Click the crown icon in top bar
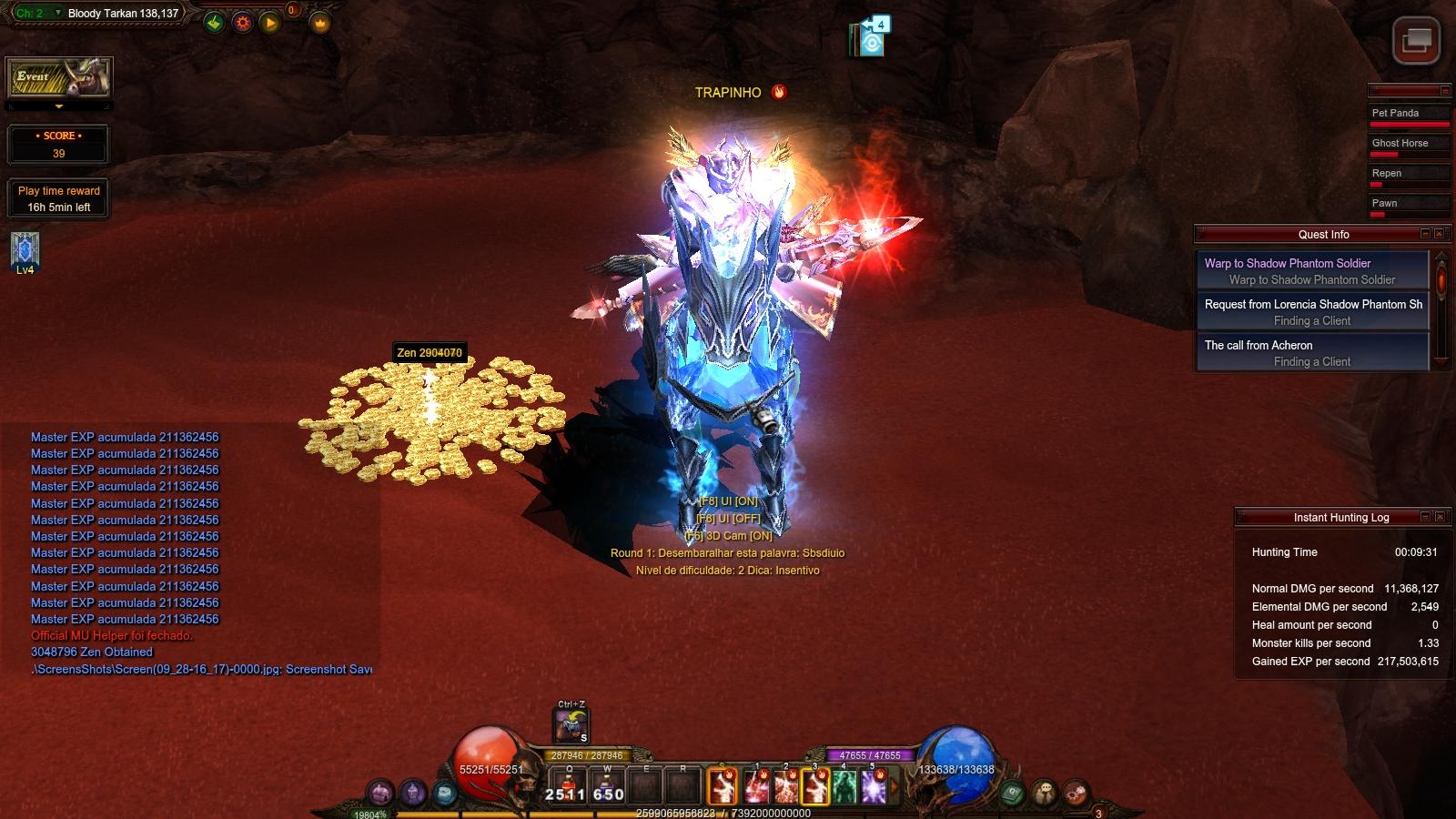Screen dimensions: 1456x819 320,23
